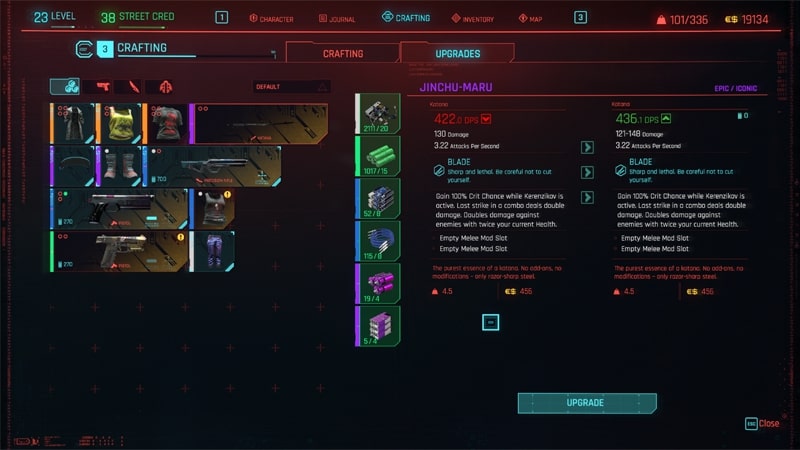Confirm the weapon with the Upgrade button
Viewport: 800px width, 450px height.
coord(586,402)
